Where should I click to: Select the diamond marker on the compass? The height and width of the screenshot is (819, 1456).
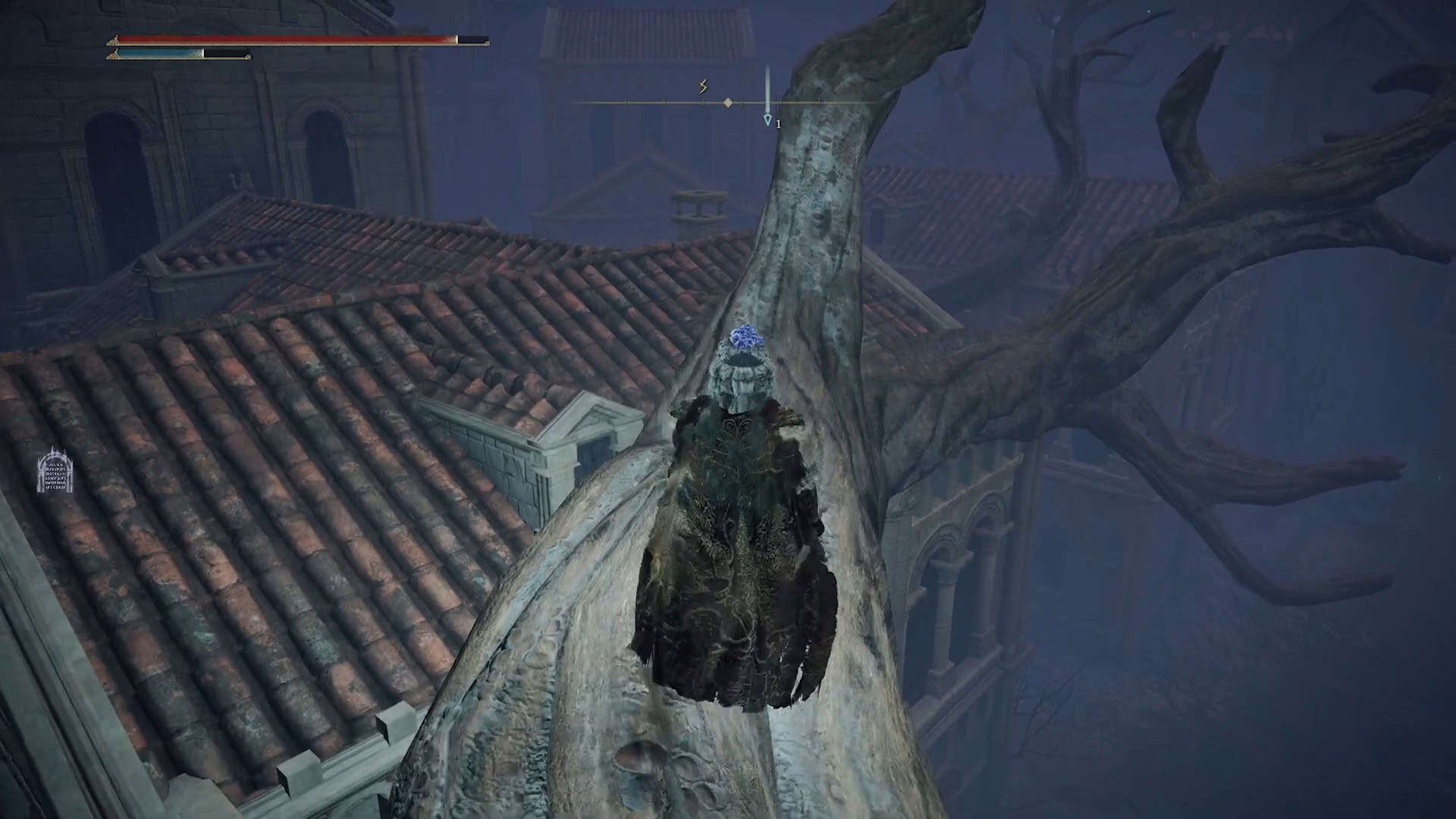728,102
